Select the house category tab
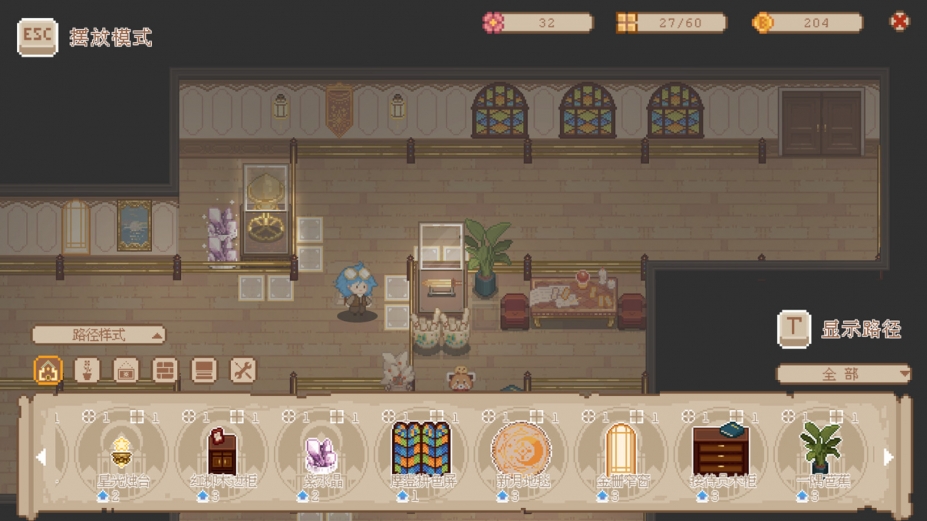This screenshot has width=927, height=521. coord(48,371)
